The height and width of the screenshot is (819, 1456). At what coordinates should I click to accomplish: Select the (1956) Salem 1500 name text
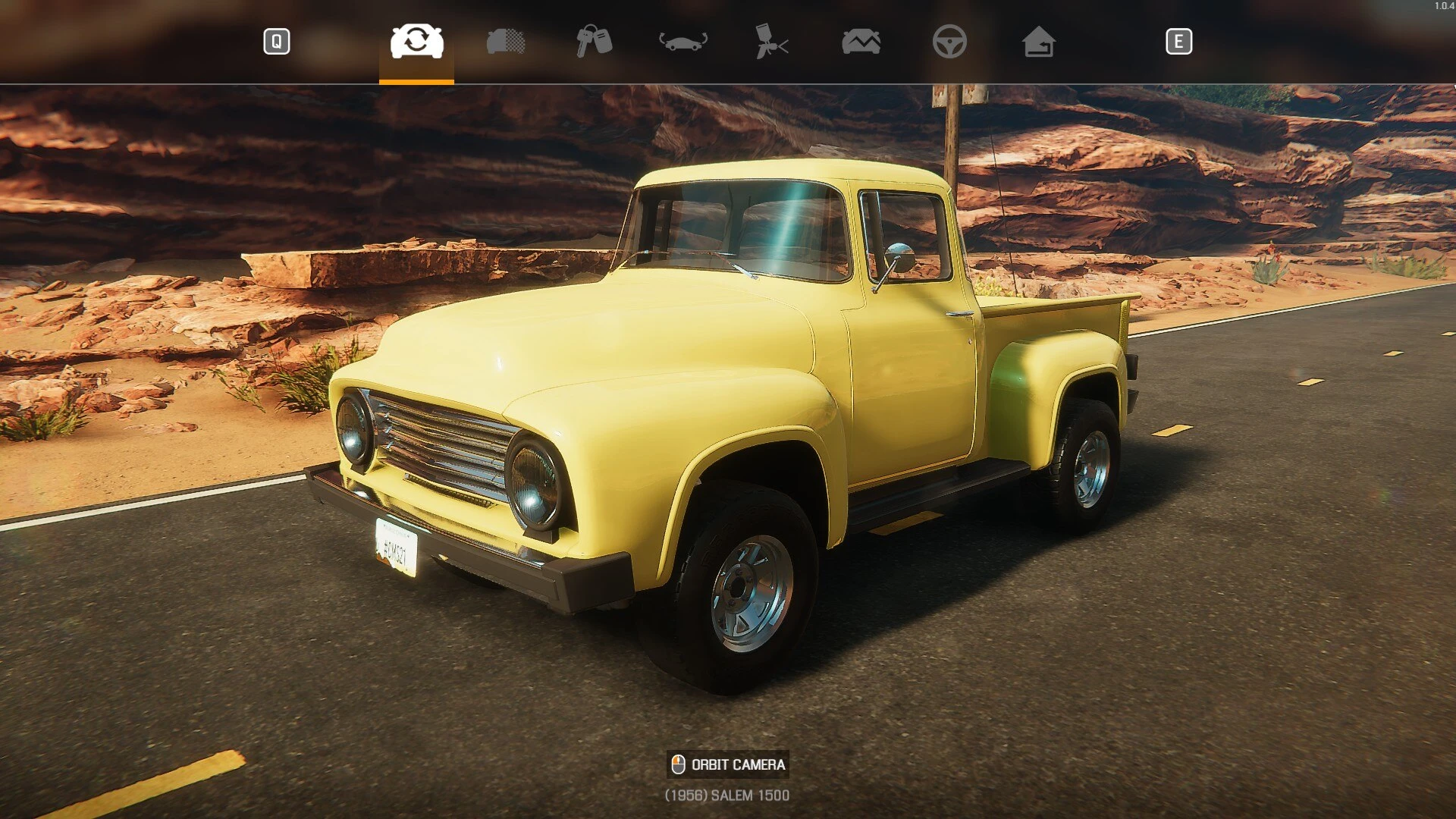[726, 796]
